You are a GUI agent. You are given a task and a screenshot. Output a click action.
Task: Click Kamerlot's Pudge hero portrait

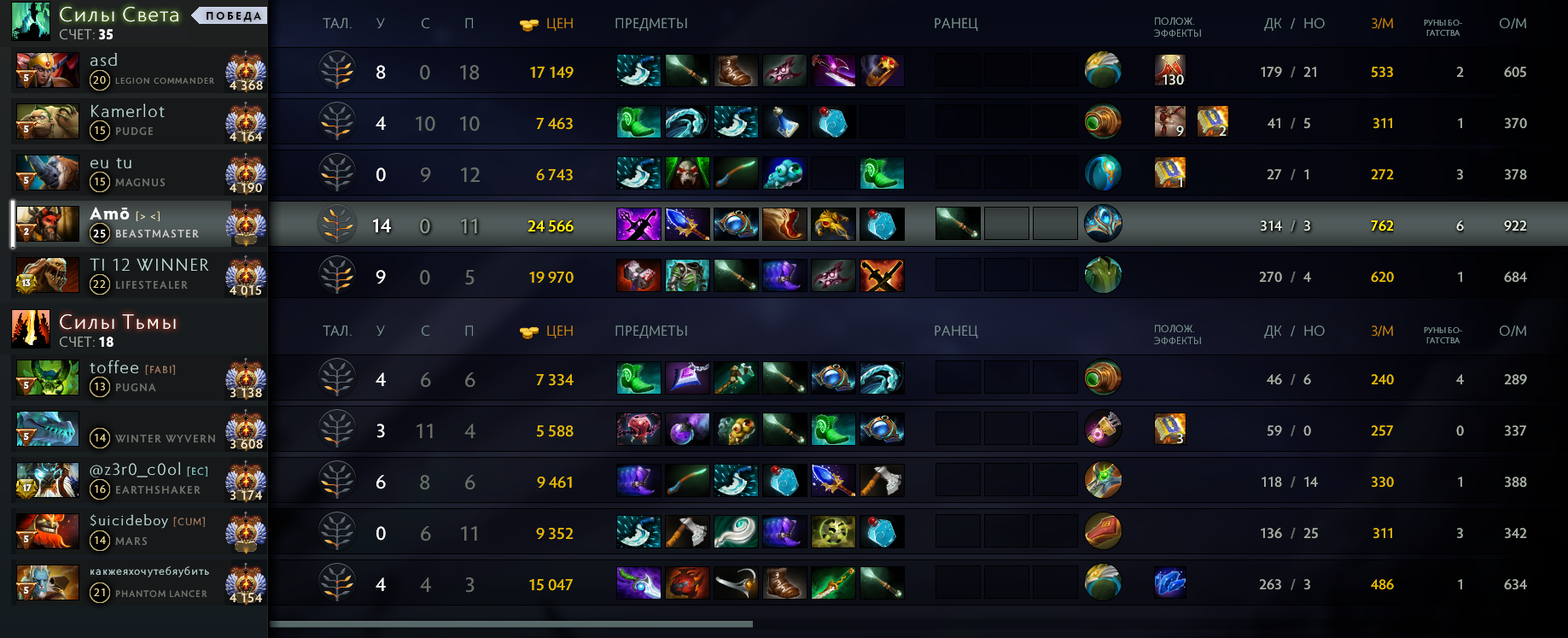click(x=47, y=121)
